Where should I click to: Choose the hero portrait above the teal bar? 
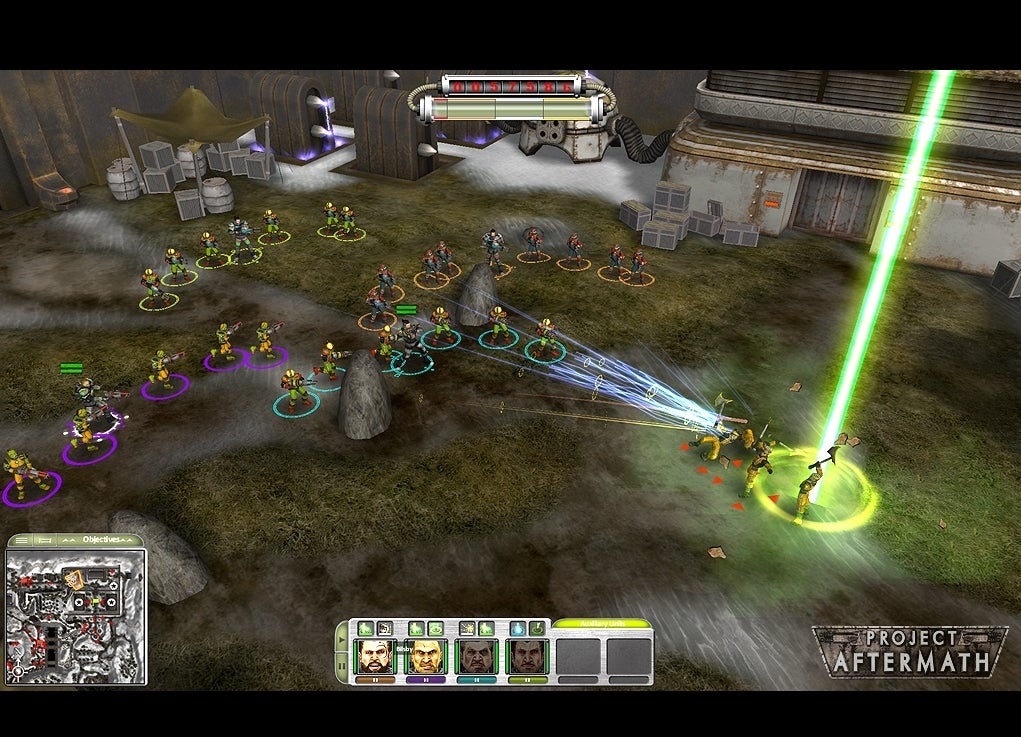[x=477, y=656]
